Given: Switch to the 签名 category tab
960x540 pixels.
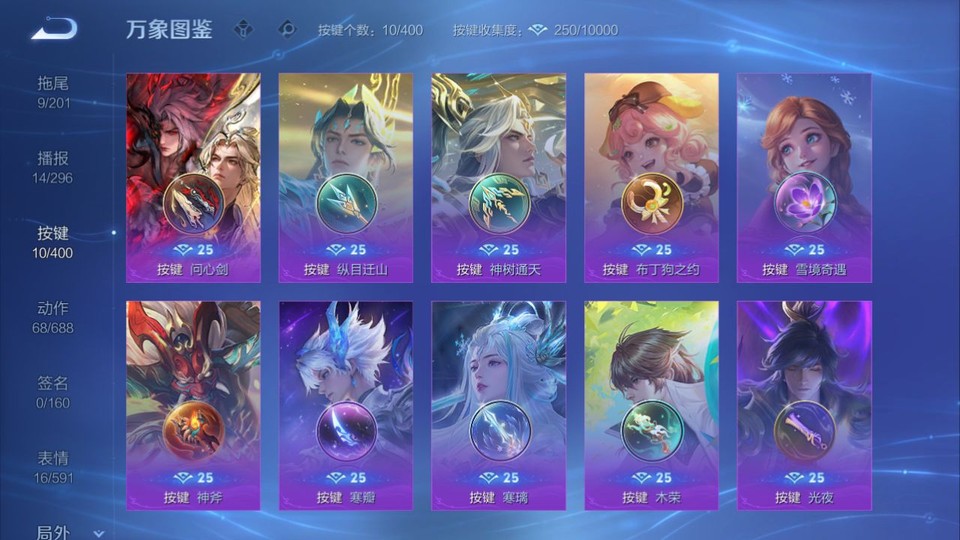Looking at the screenshot, I should (x=54, y=392).
